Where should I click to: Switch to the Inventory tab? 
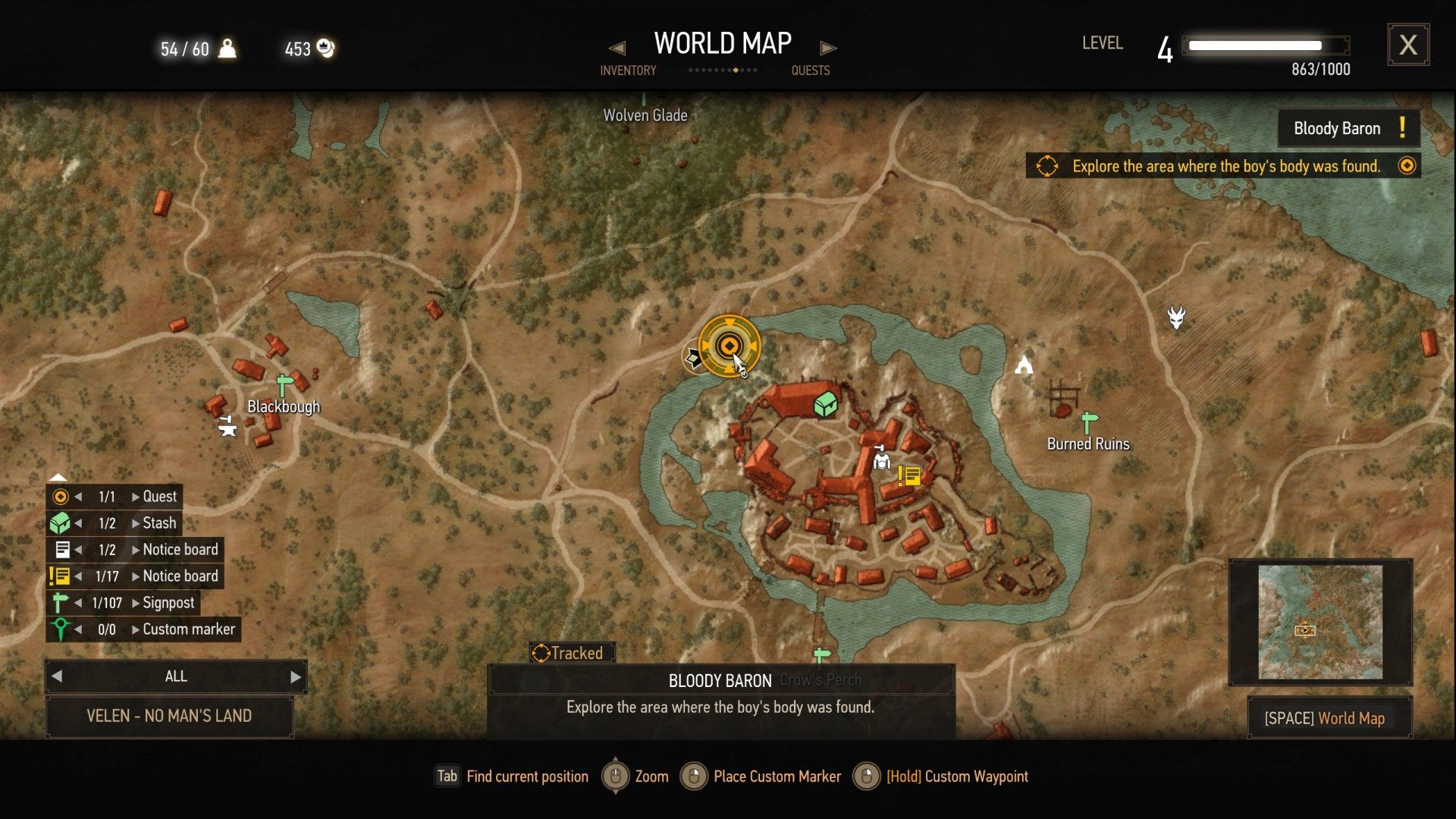[x=628, y=71]
